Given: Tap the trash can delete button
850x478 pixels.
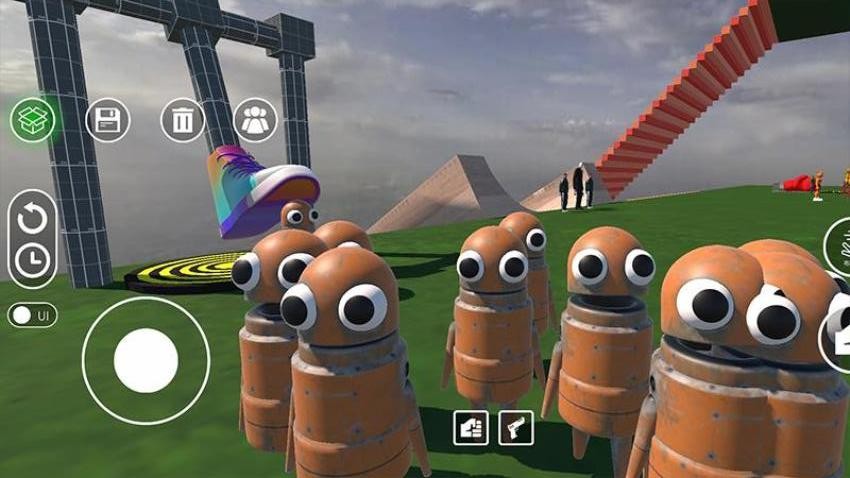Looking at the screenshot, I should [x=182, y=121].
